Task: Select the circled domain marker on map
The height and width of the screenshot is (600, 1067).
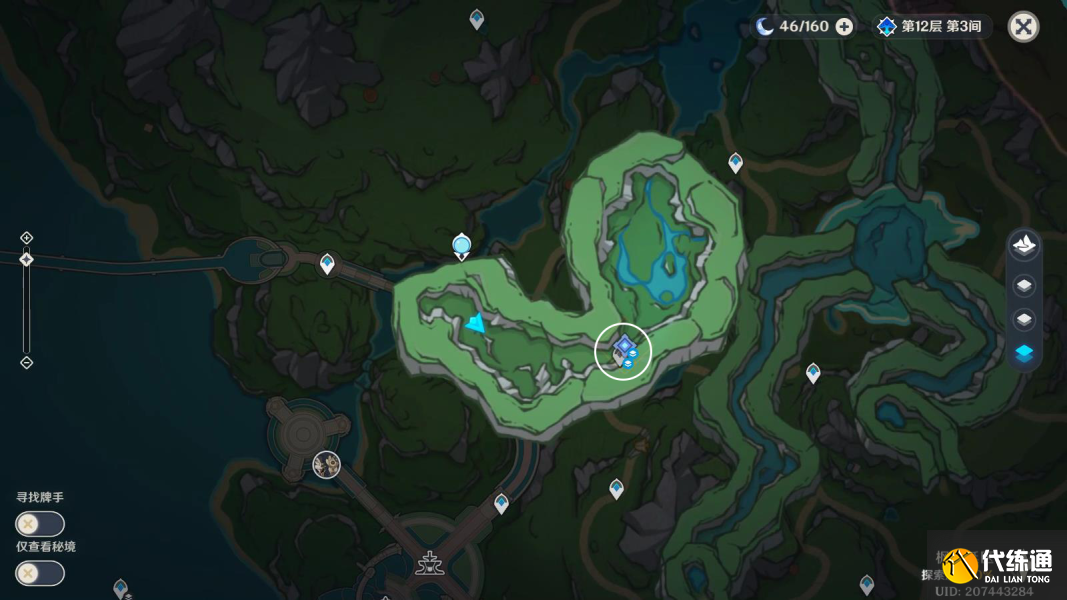Action: coord(623,351)
